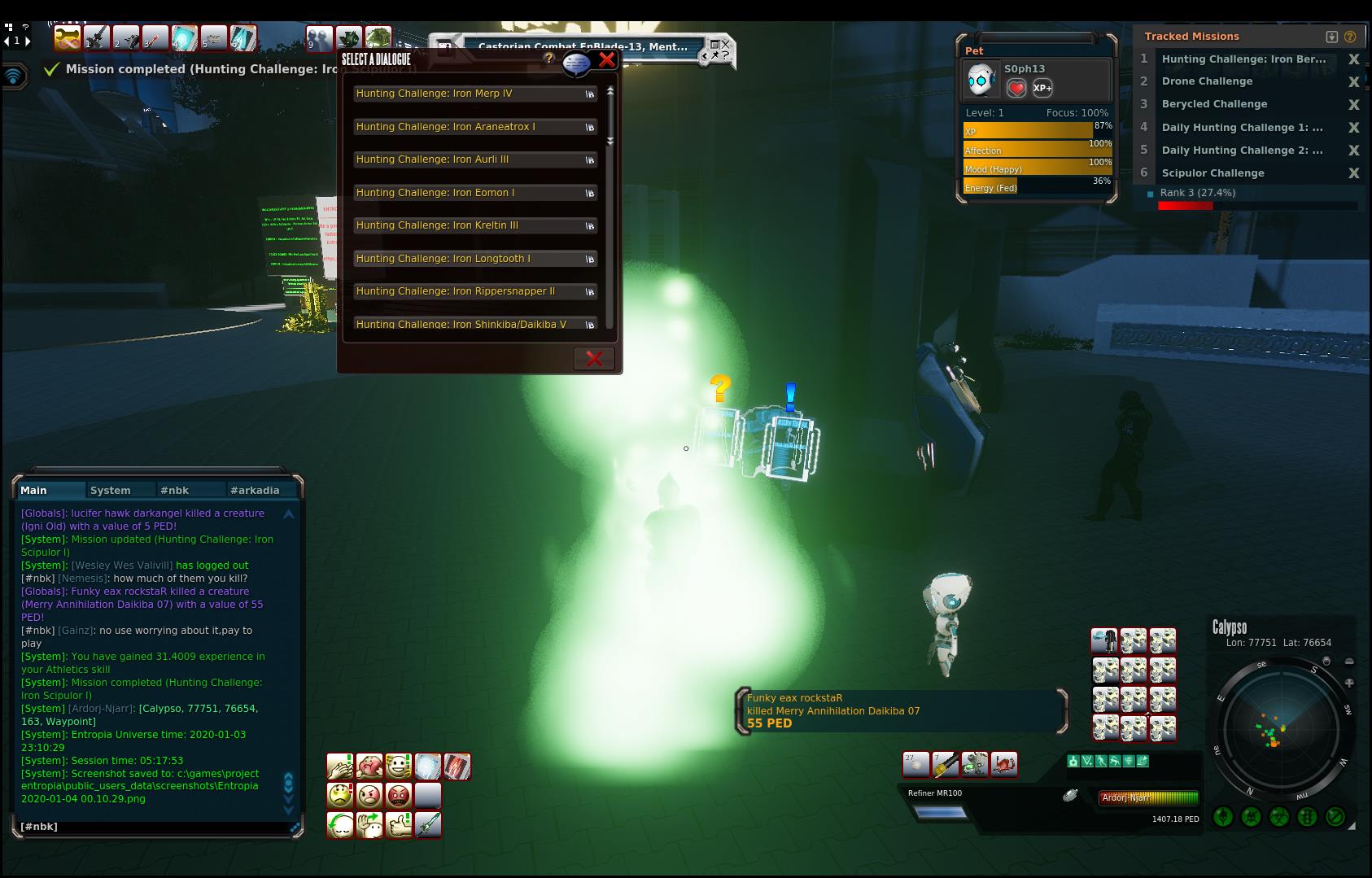1372x878 pixels.
Task: Switch to the #arkadia chat tab
Action: click(x=255, y=490)
